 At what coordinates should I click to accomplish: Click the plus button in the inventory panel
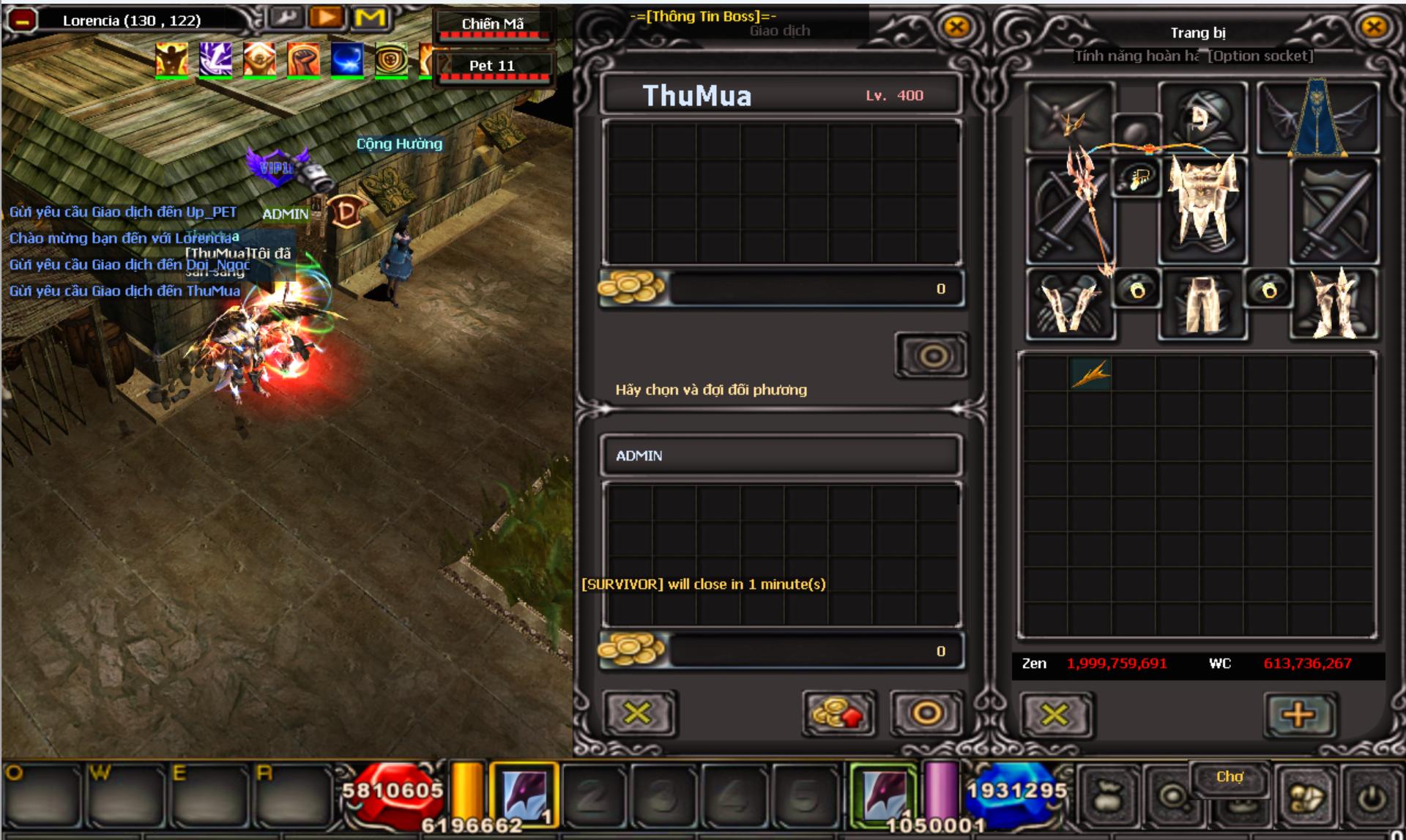point(1298,714)
